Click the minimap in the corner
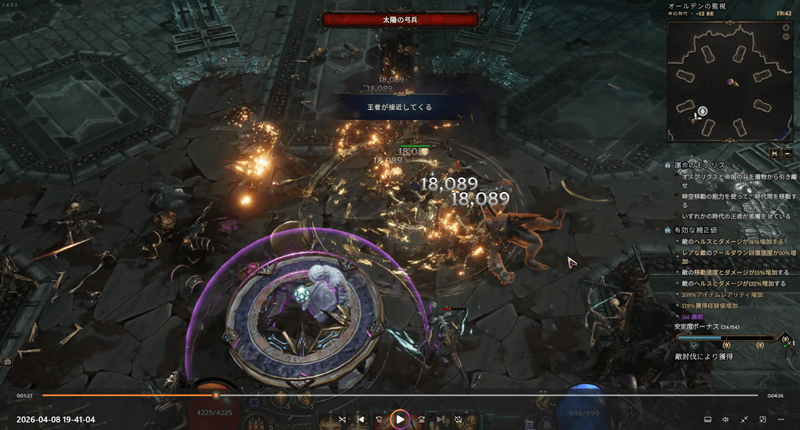 tap(732, 80)
